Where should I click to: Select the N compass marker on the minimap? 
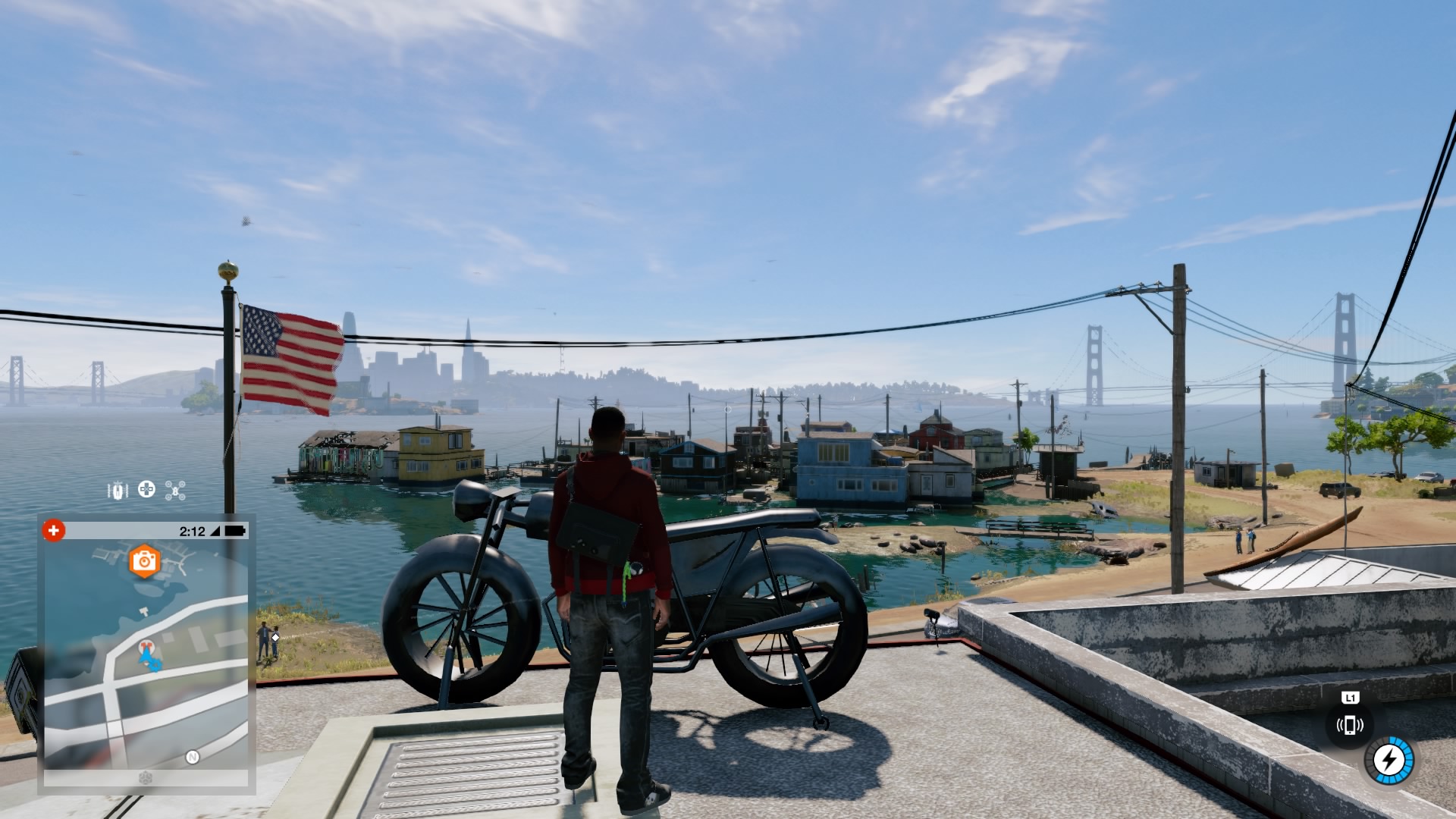coord(193,757)
